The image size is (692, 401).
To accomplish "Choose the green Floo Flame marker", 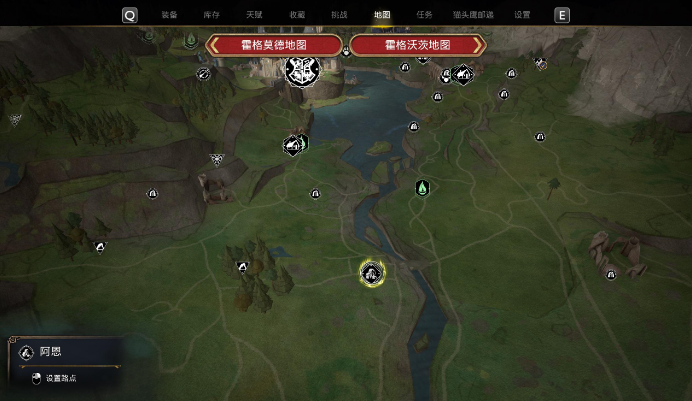I will (422, 187).
